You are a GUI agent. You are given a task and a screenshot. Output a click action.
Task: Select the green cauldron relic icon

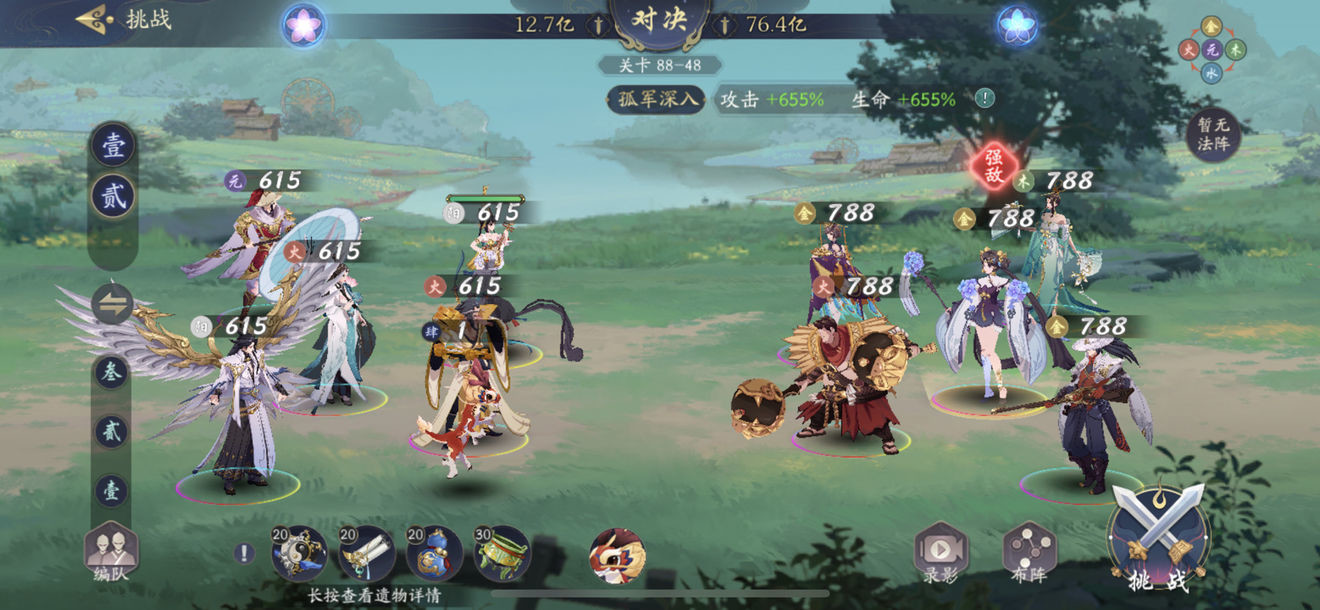501,552
